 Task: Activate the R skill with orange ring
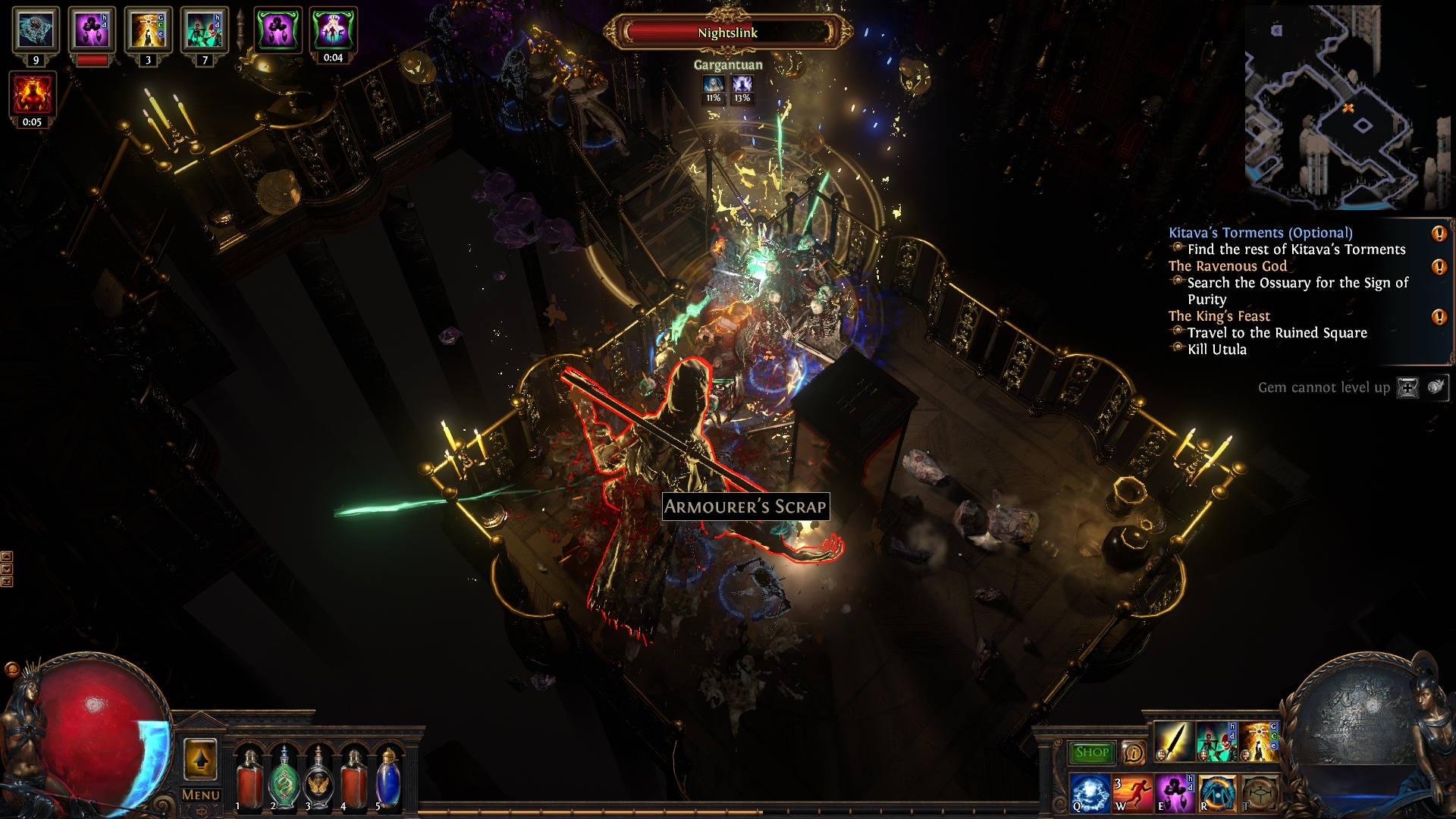(x=1216, y=792)
